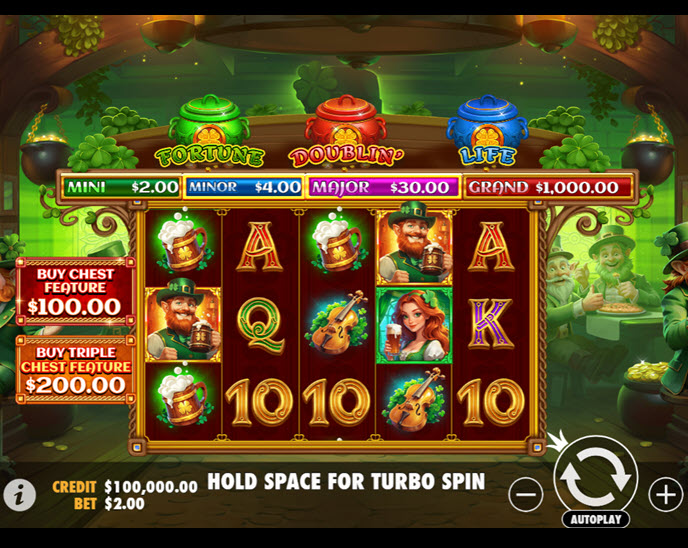Open the game info panel
This screenshot has width=688, height=548.
[19, 493]
